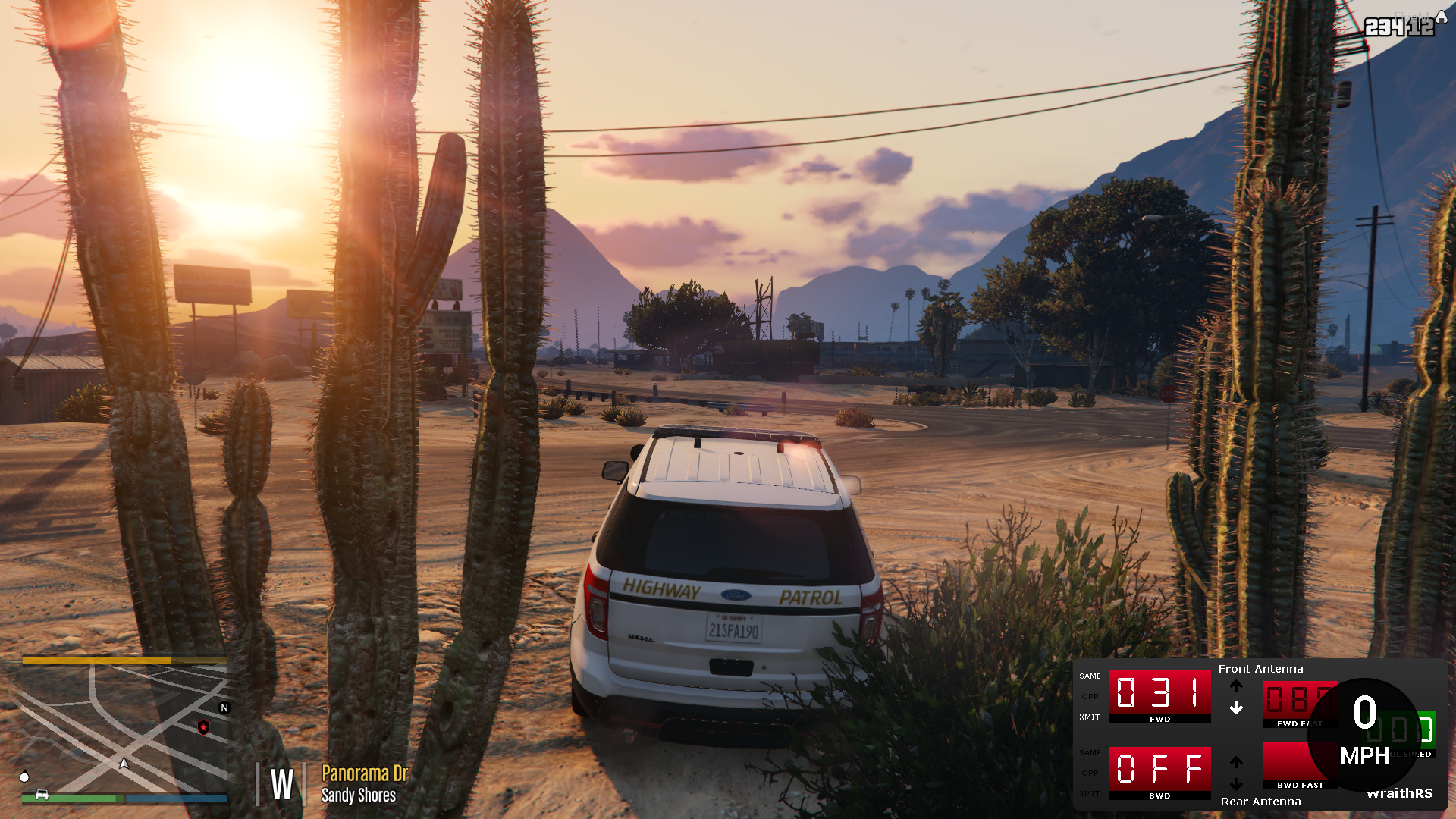Viewport: 1456px width, 819px height.
Task: Click the vehicle icon on the engine health bar
Action: [x=42, y=794]
